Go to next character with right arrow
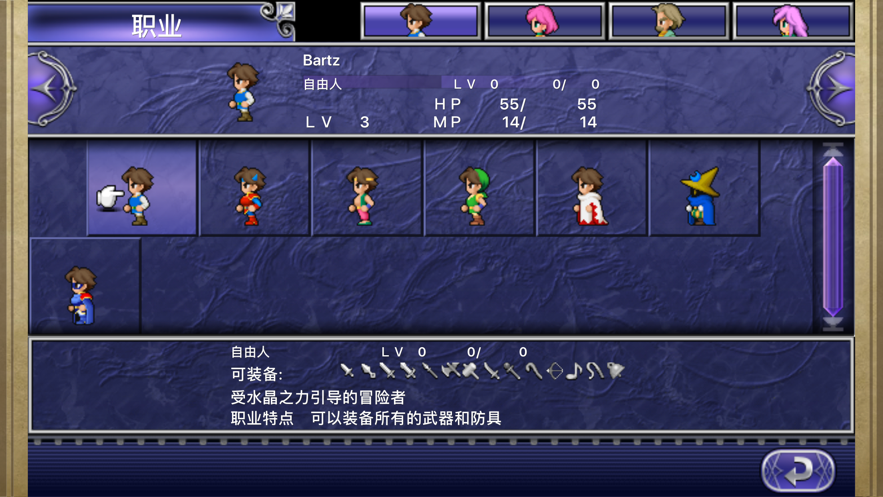This screenshot has width=883, height=497. click(x=832, y=89)
